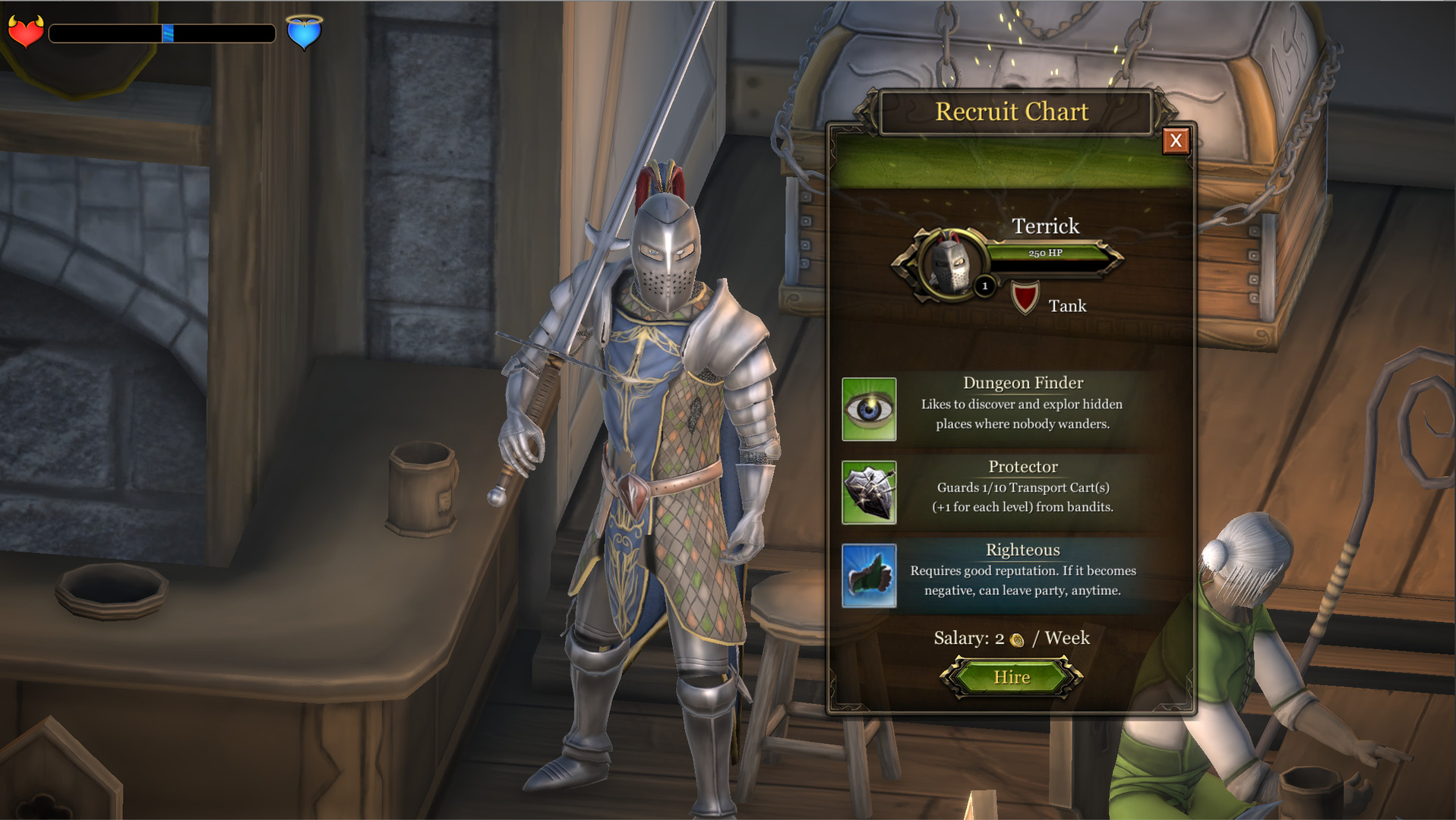Click the devil heart icon top left
Viewport: 1456px width, 820px height.
(x=25, y=32)
